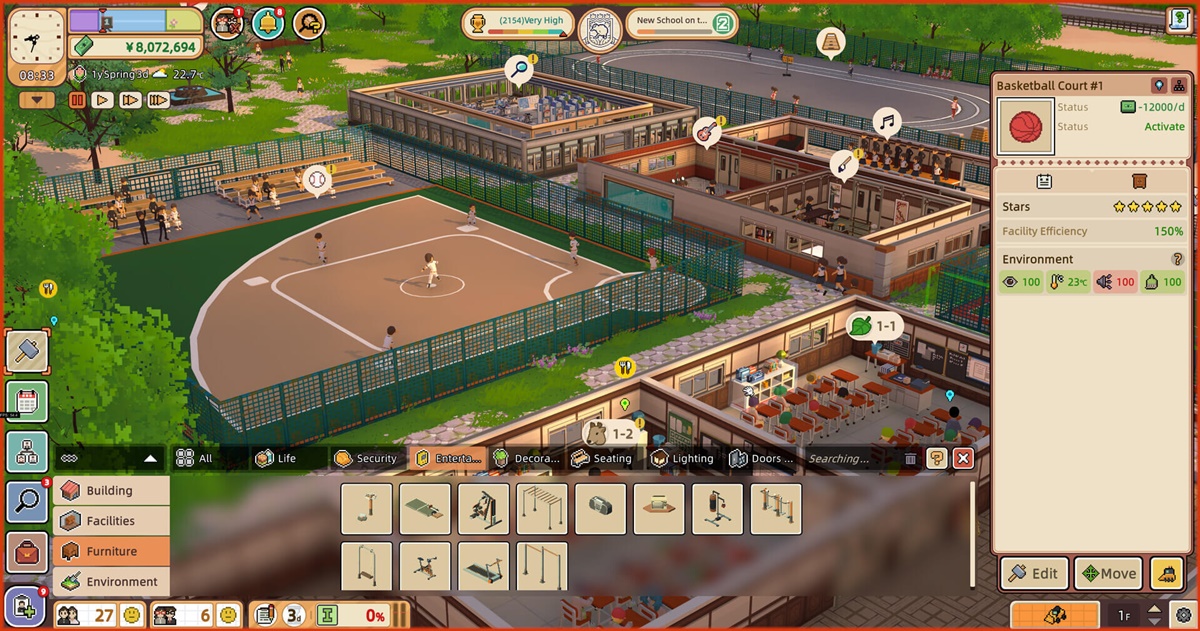The image size is (1200, 631).
Task: Edit the Basketball Court #1
Action: click(x=1033, y=573)
